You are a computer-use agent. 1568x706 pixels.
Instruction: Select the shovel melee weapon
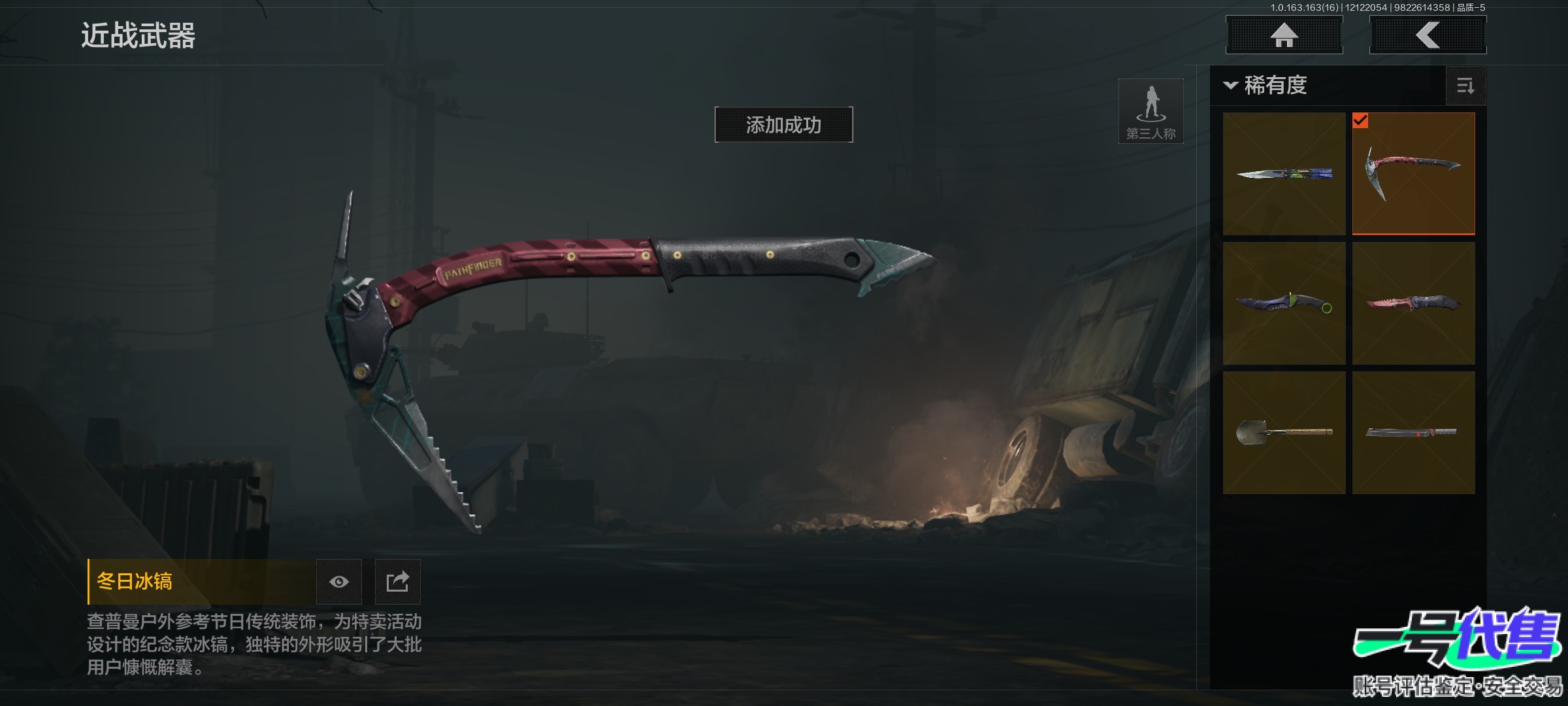[1284, 433]
